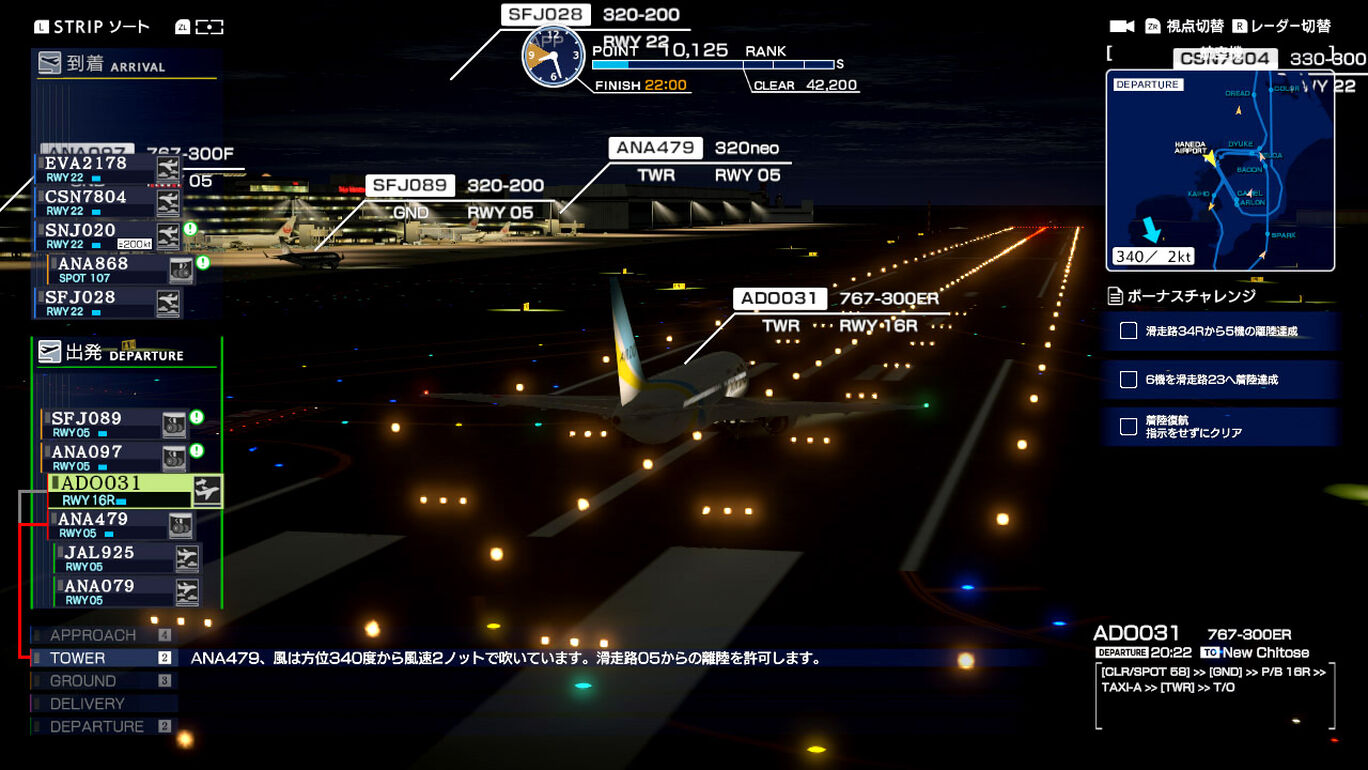The width and height of the screenshot is (1368, 770).
Task: Select the ADO031 767-300ER aircraft label
Action: click(x=780, y=299)
